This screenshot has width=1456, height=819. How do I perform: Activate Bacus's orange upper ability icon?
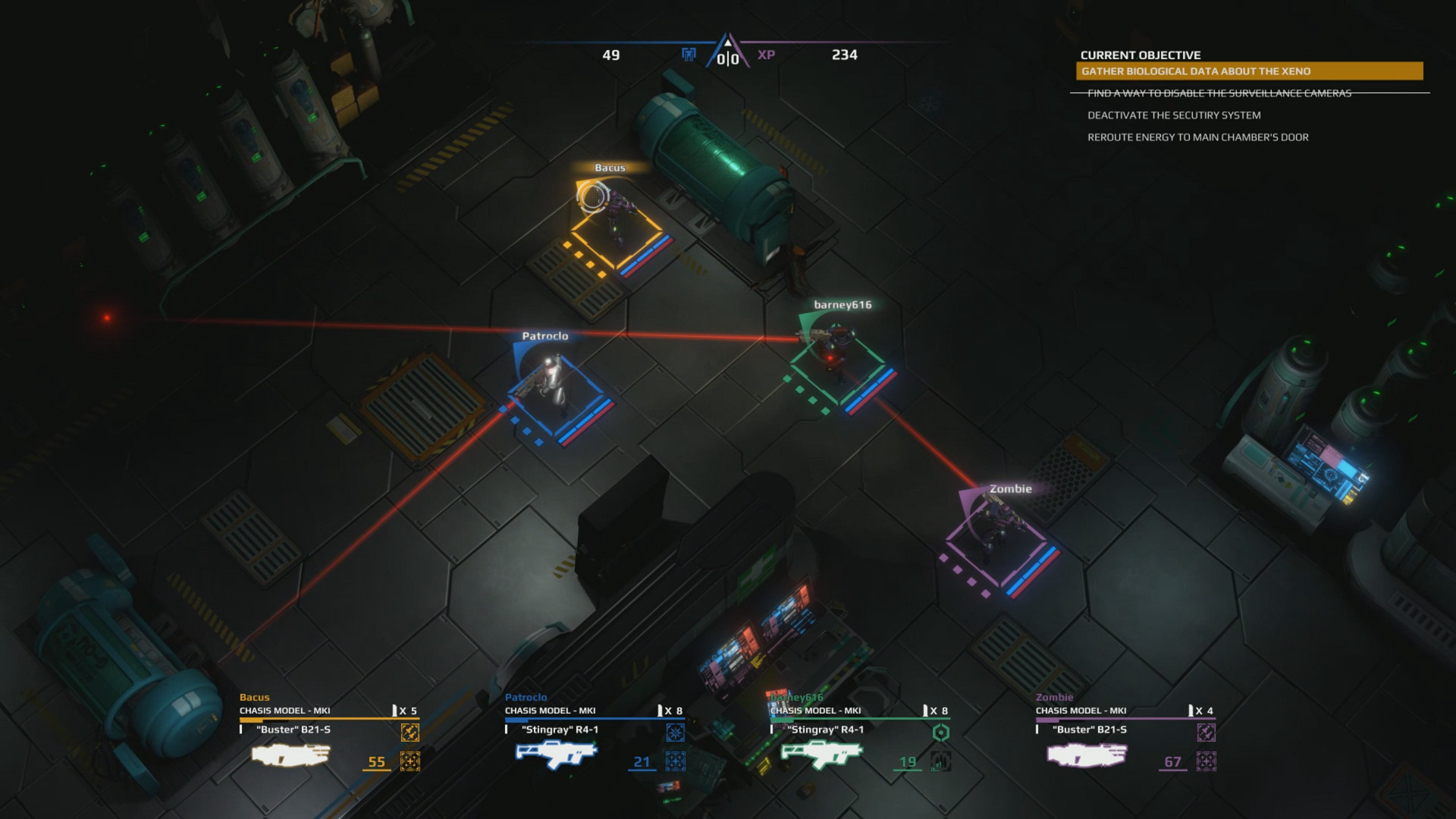(409, 733)
